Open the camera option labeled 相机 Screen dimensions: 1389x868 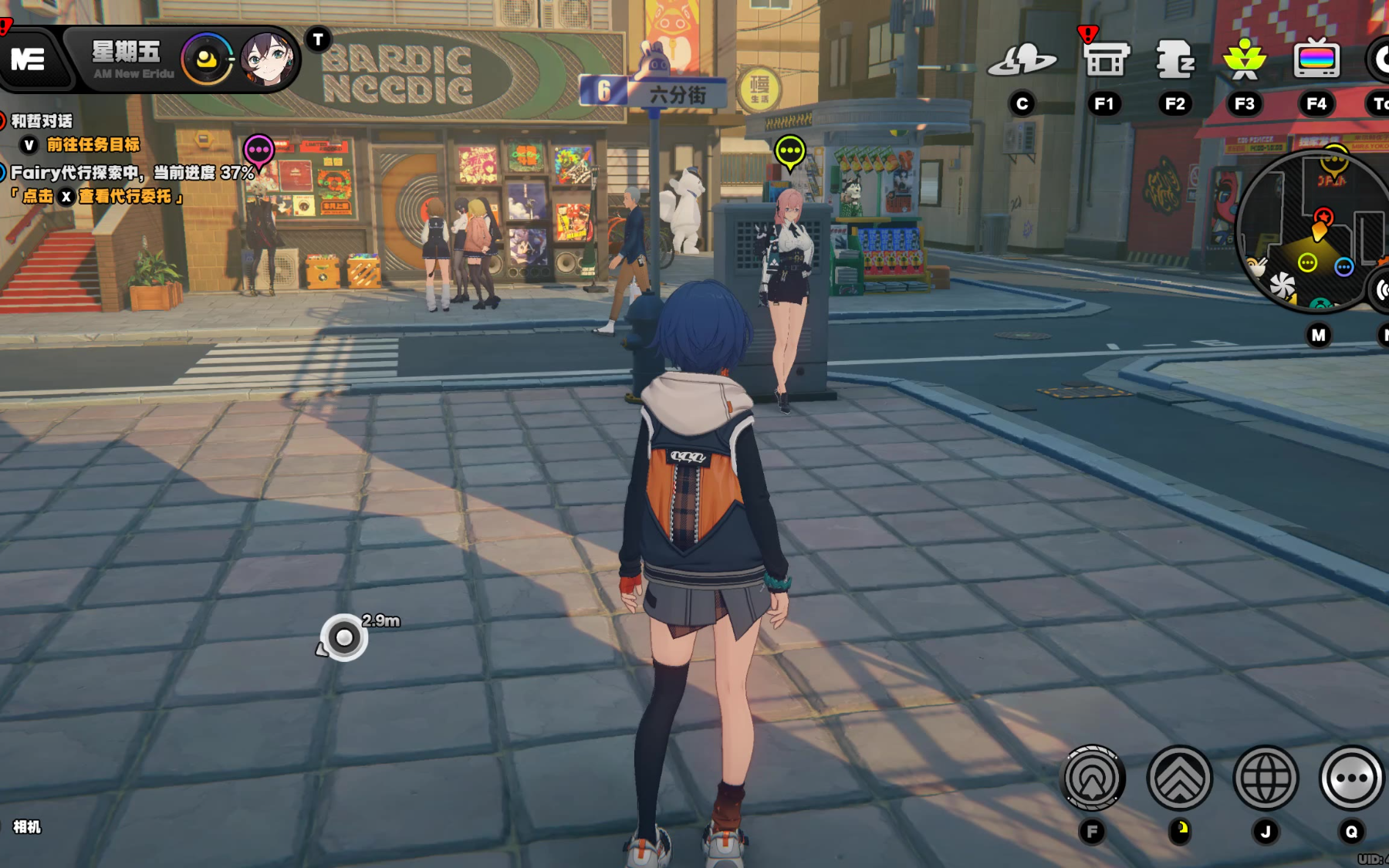[27, 827]
